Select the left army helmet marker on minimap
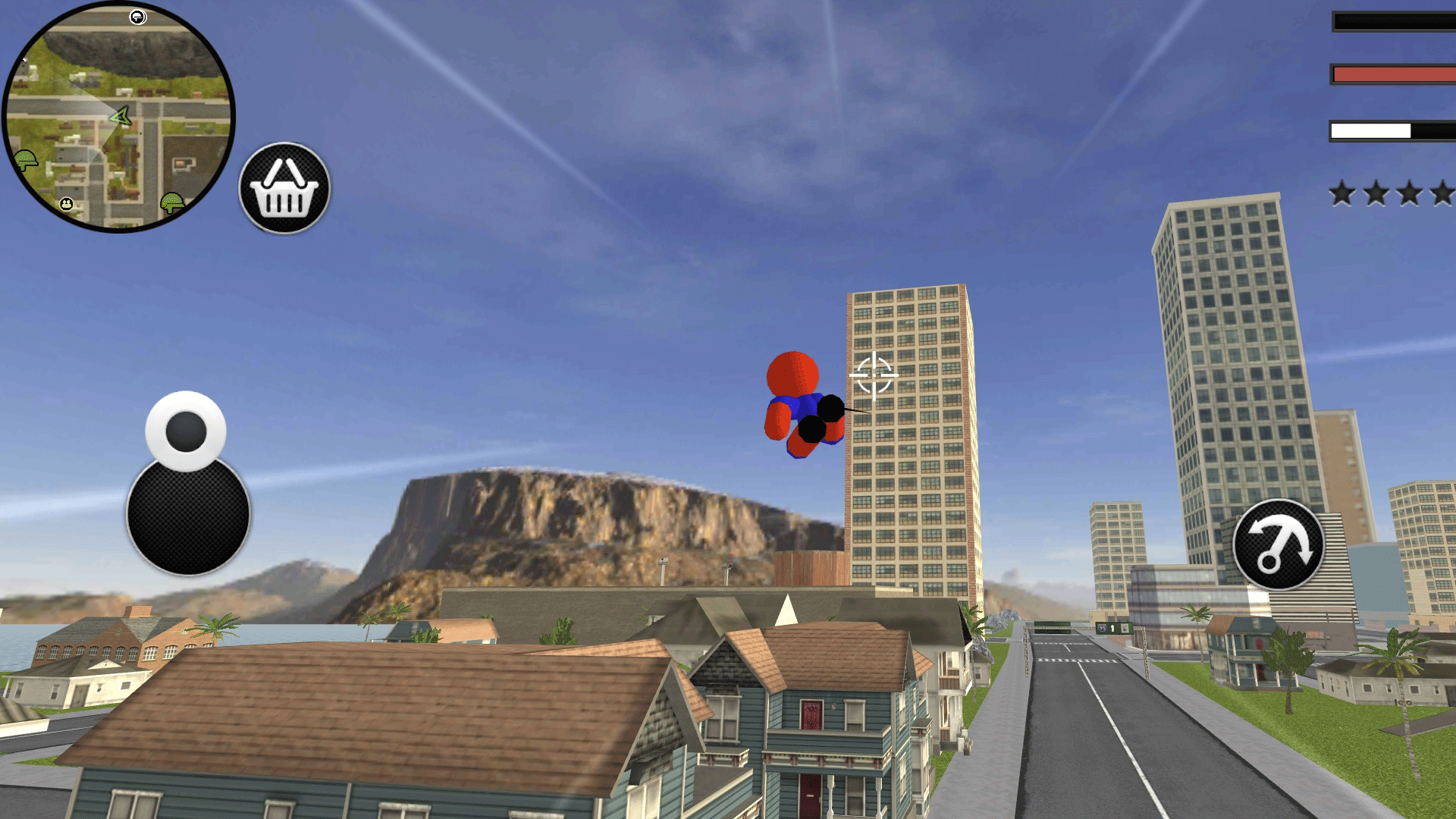 tap(26, 158)
